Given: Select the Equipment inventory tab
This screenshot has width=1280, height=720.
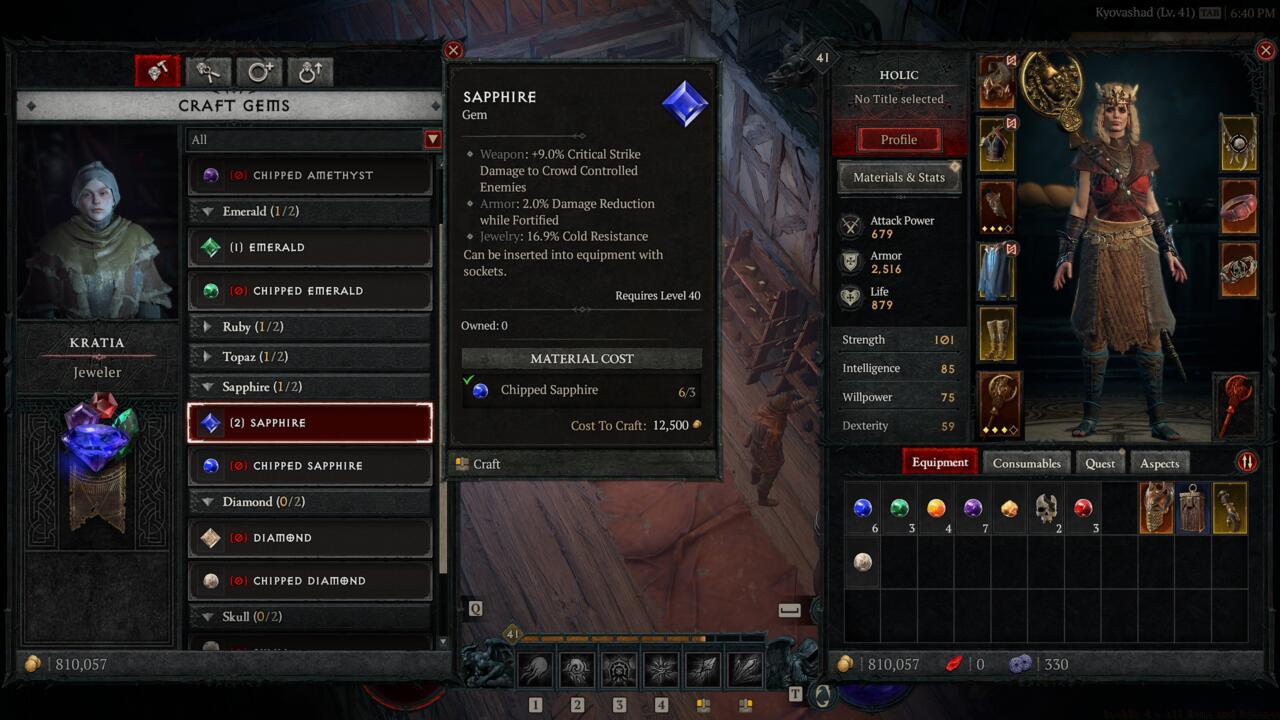Looking at the screenshot, I should tap(940, 462).
